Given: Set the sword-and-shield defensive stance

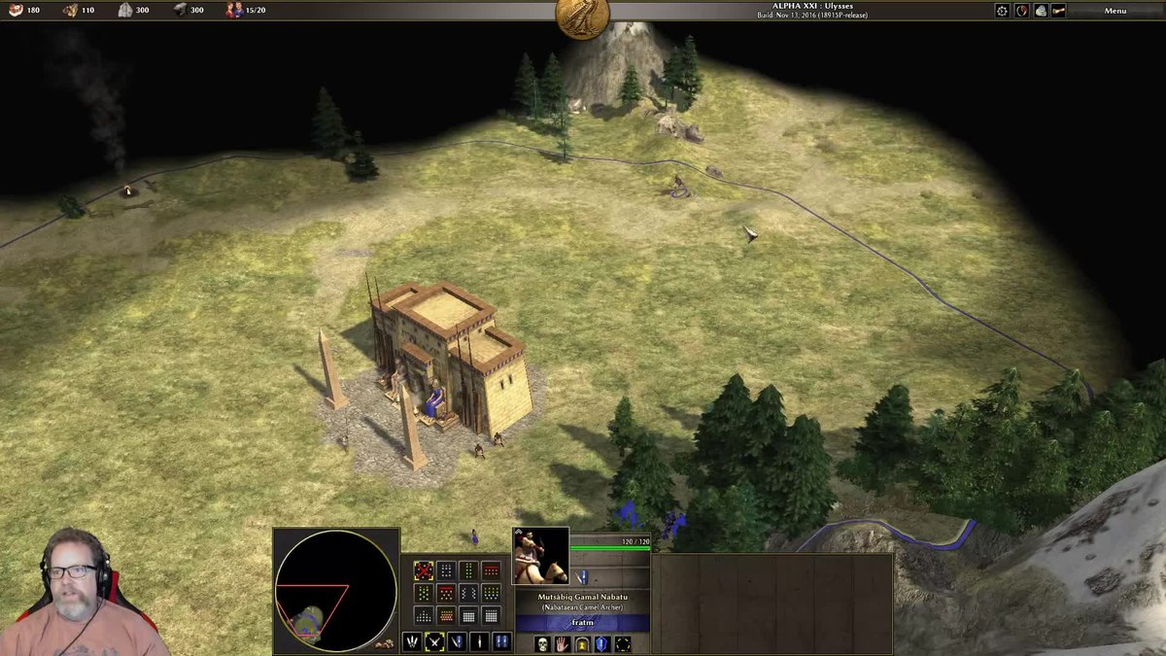Looking at the screenshot, I should (457, 642).
